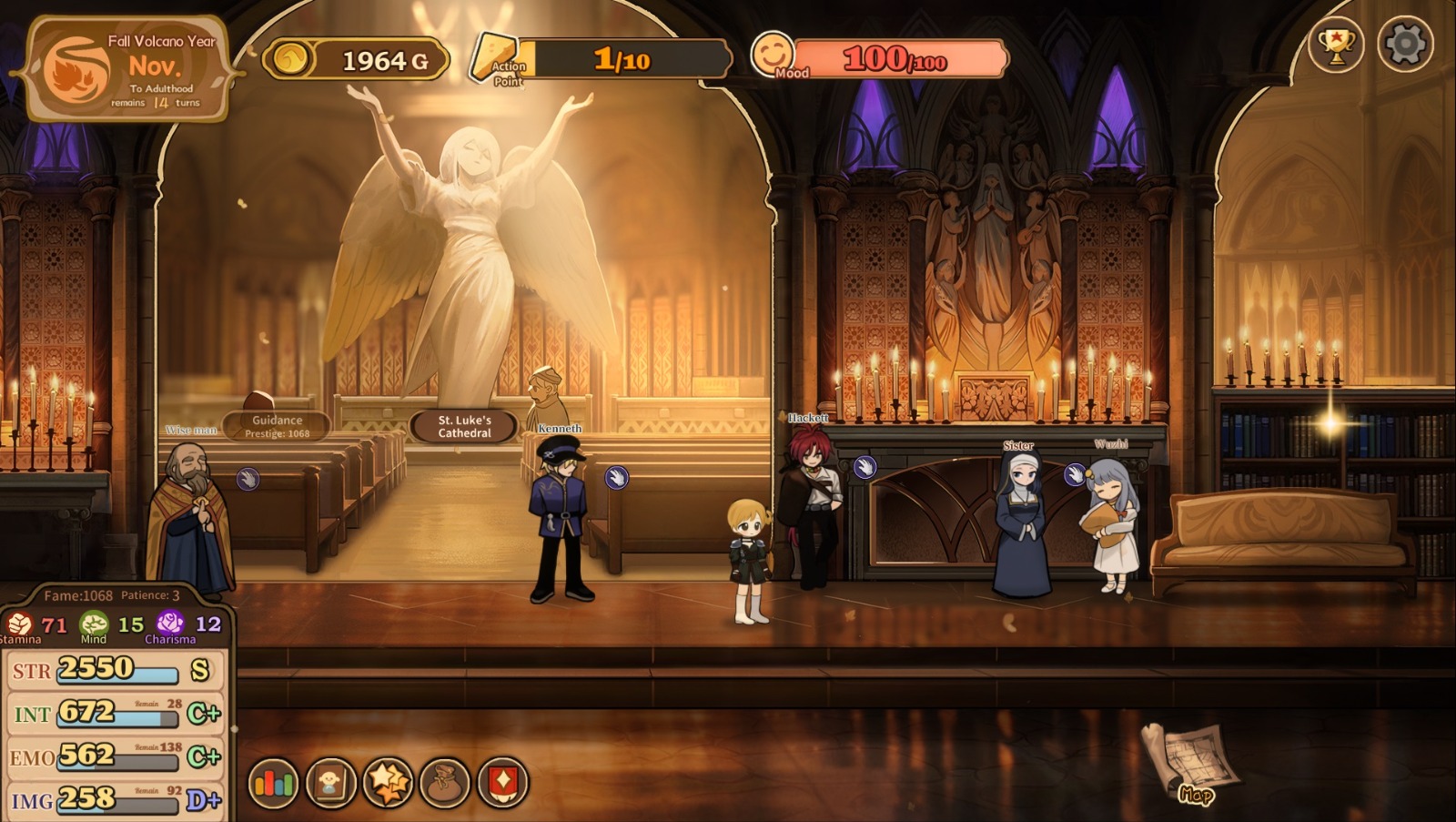Click the hand icon next to Wise man
Viewport: 1456px width, 822px height.
pyautogui.click(x=248, y=479)
